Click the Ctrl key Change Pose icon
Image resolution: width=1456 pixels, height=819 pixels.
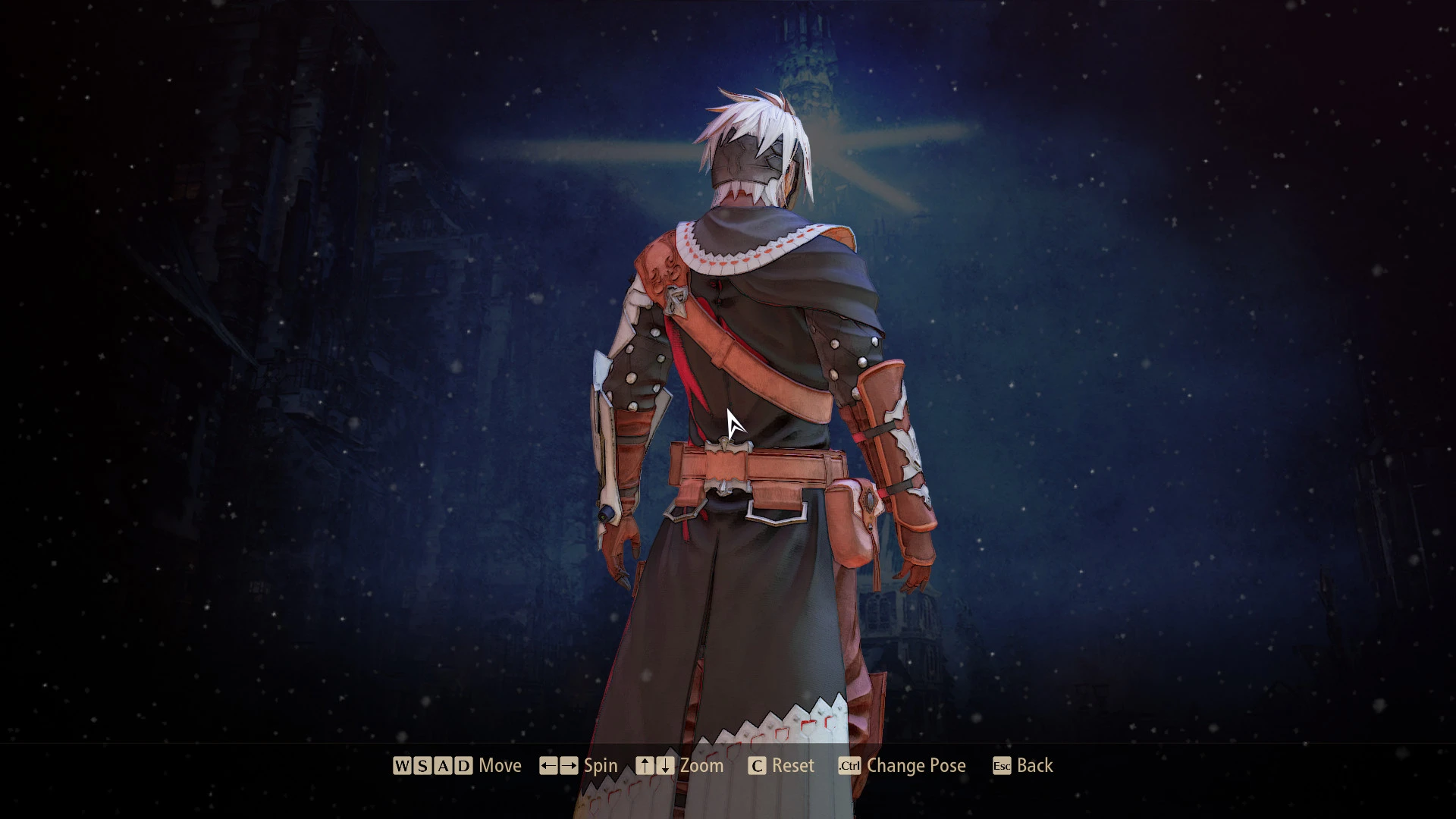849,765
